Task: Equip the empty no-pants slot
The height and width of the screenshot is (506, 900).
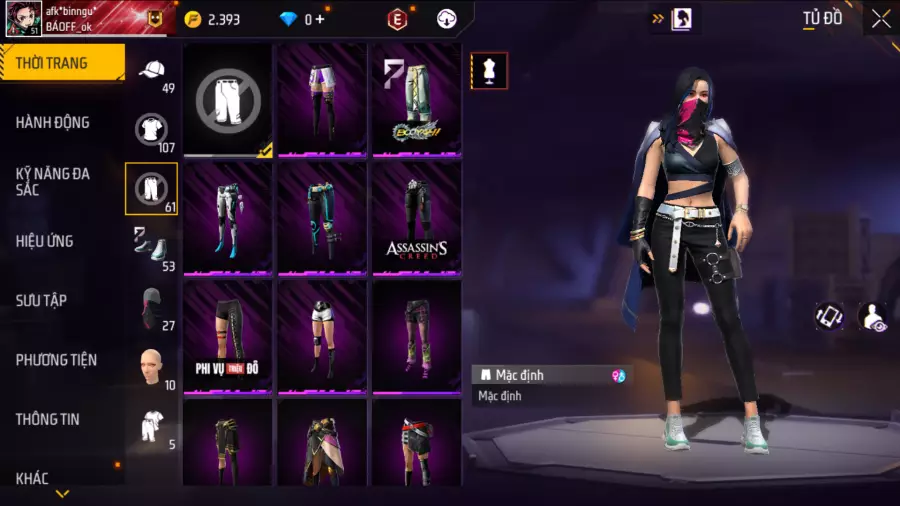Action: click(x=228, y=100)
